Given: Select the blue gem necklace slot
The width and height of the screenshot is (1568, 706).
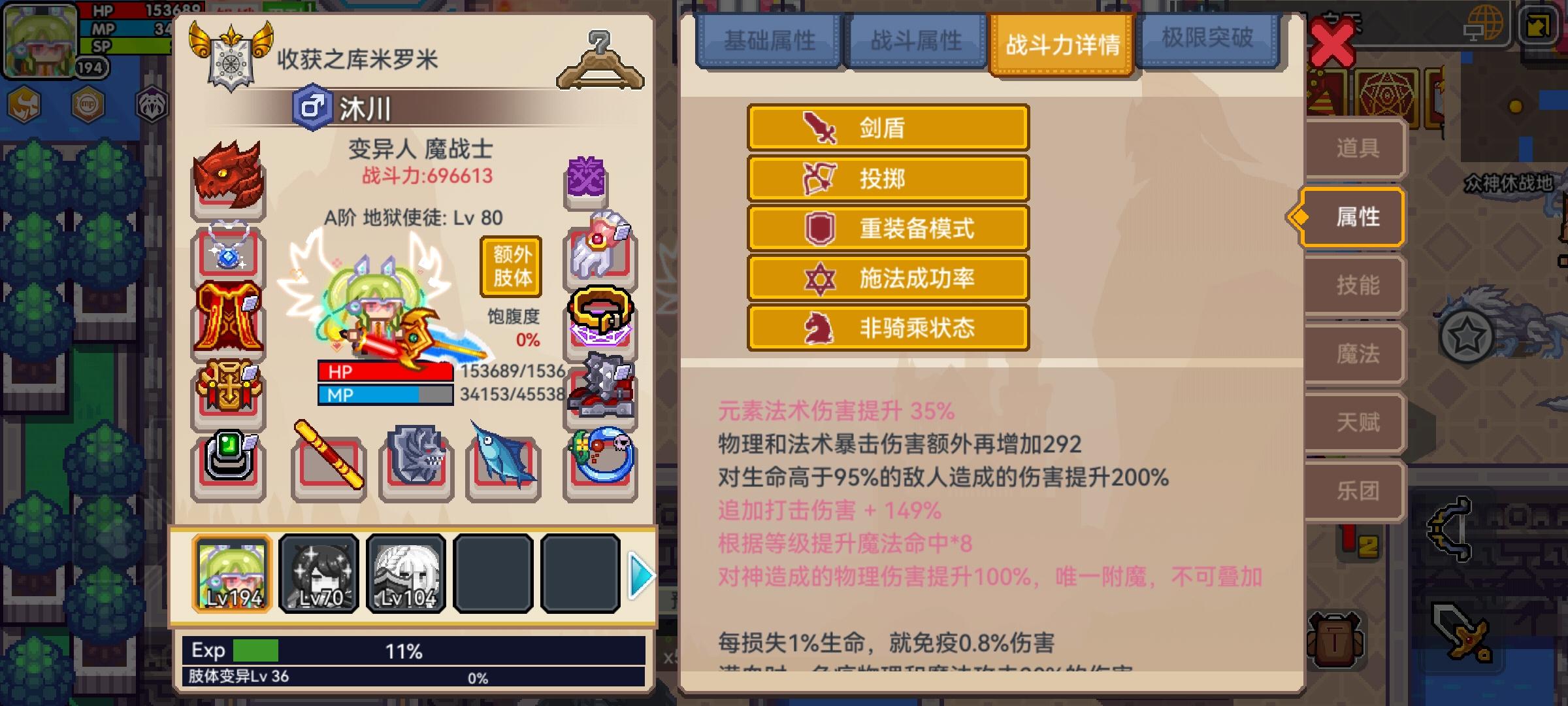Looking at the screenshot, I should tap(228, 252).
